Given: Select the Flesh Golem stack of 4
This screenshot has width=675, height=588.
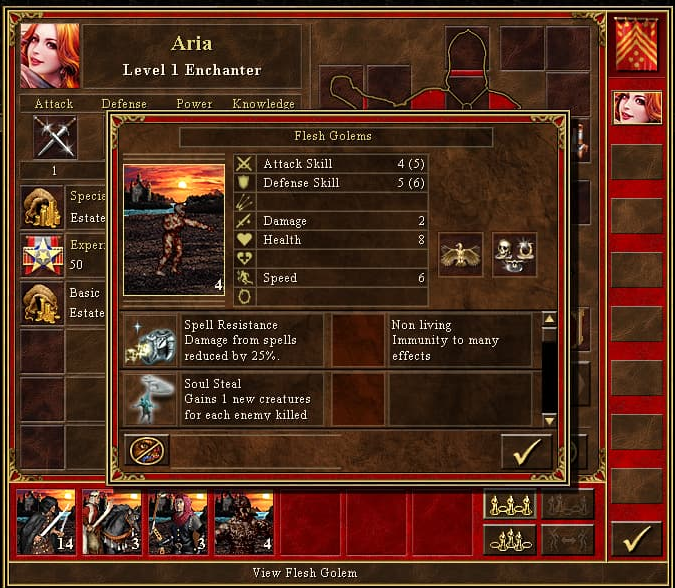Looking at the screenshot, I should coord(243,522).
